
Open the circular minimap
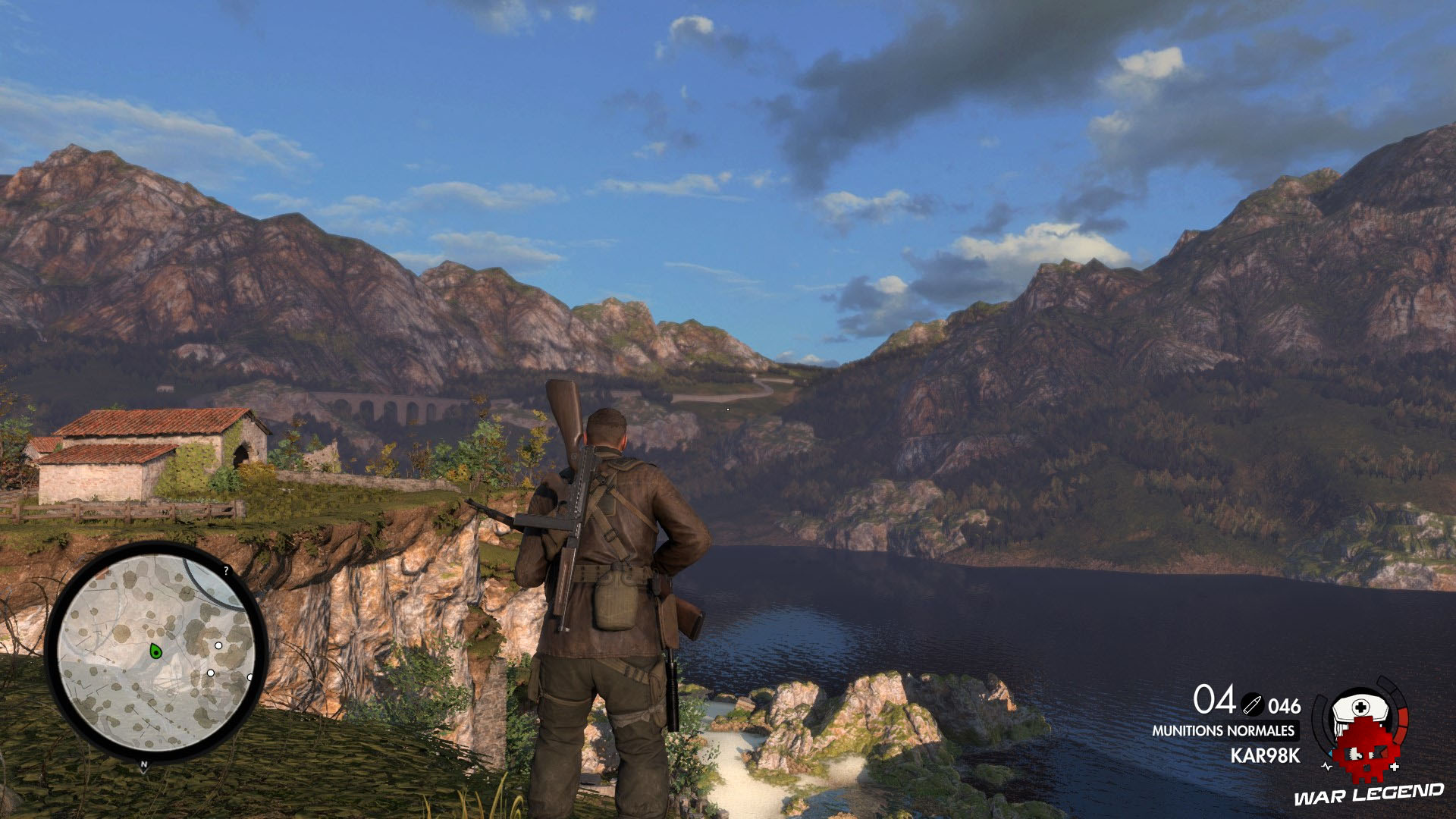(155, 653)
